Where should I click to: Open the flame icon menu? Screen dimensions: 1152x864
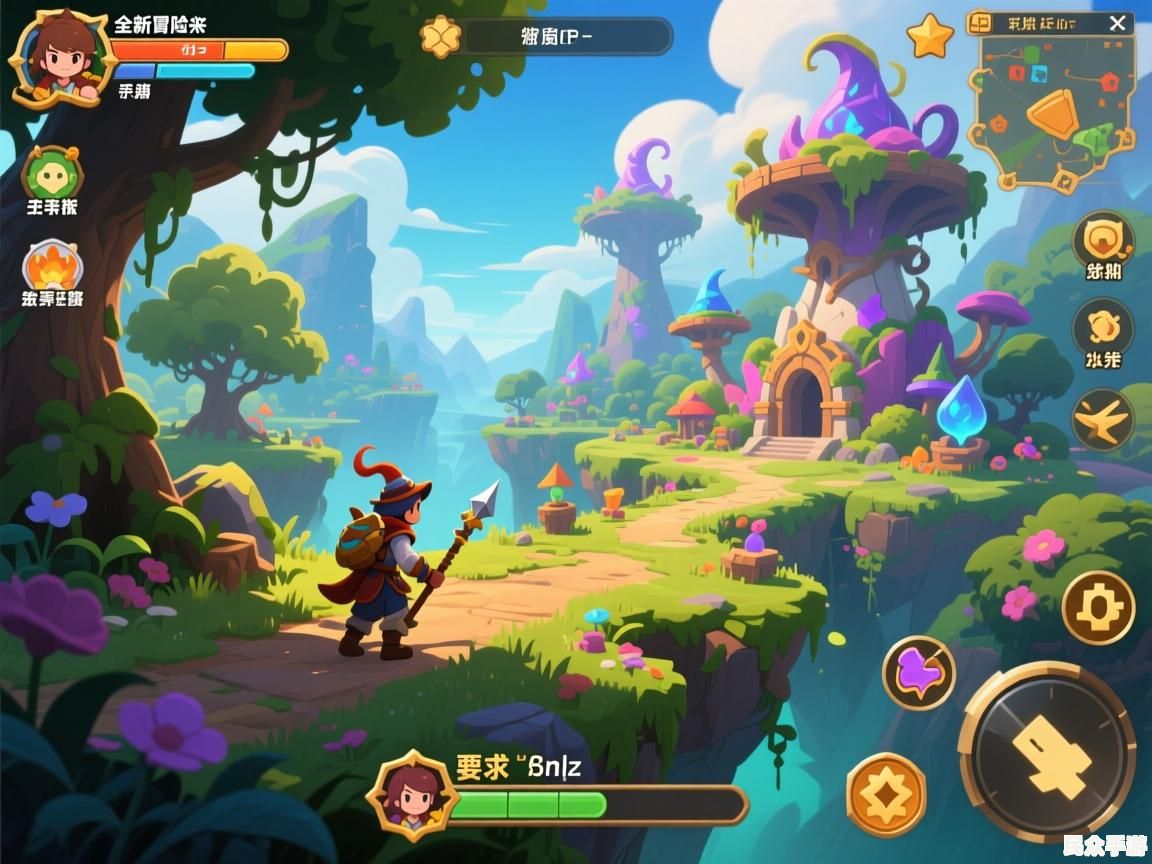52,267
